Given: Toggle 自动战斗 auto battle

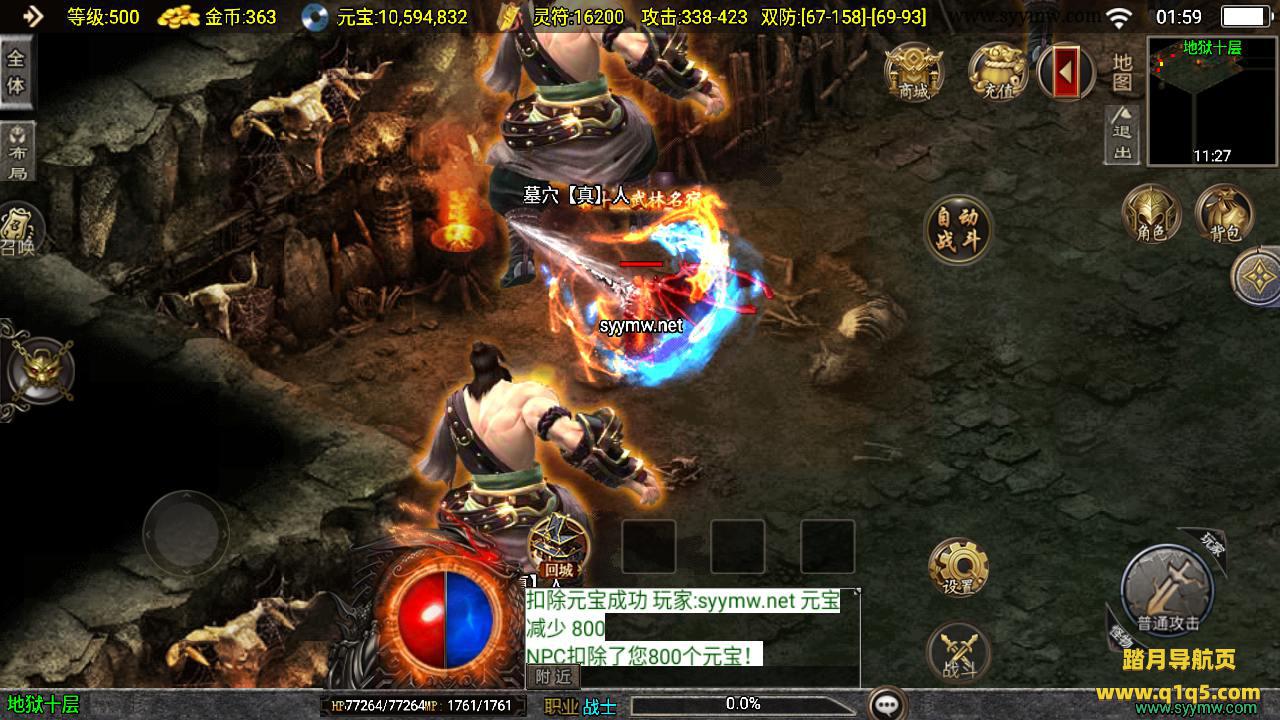Looking at the screenshot, I should 958,229.
